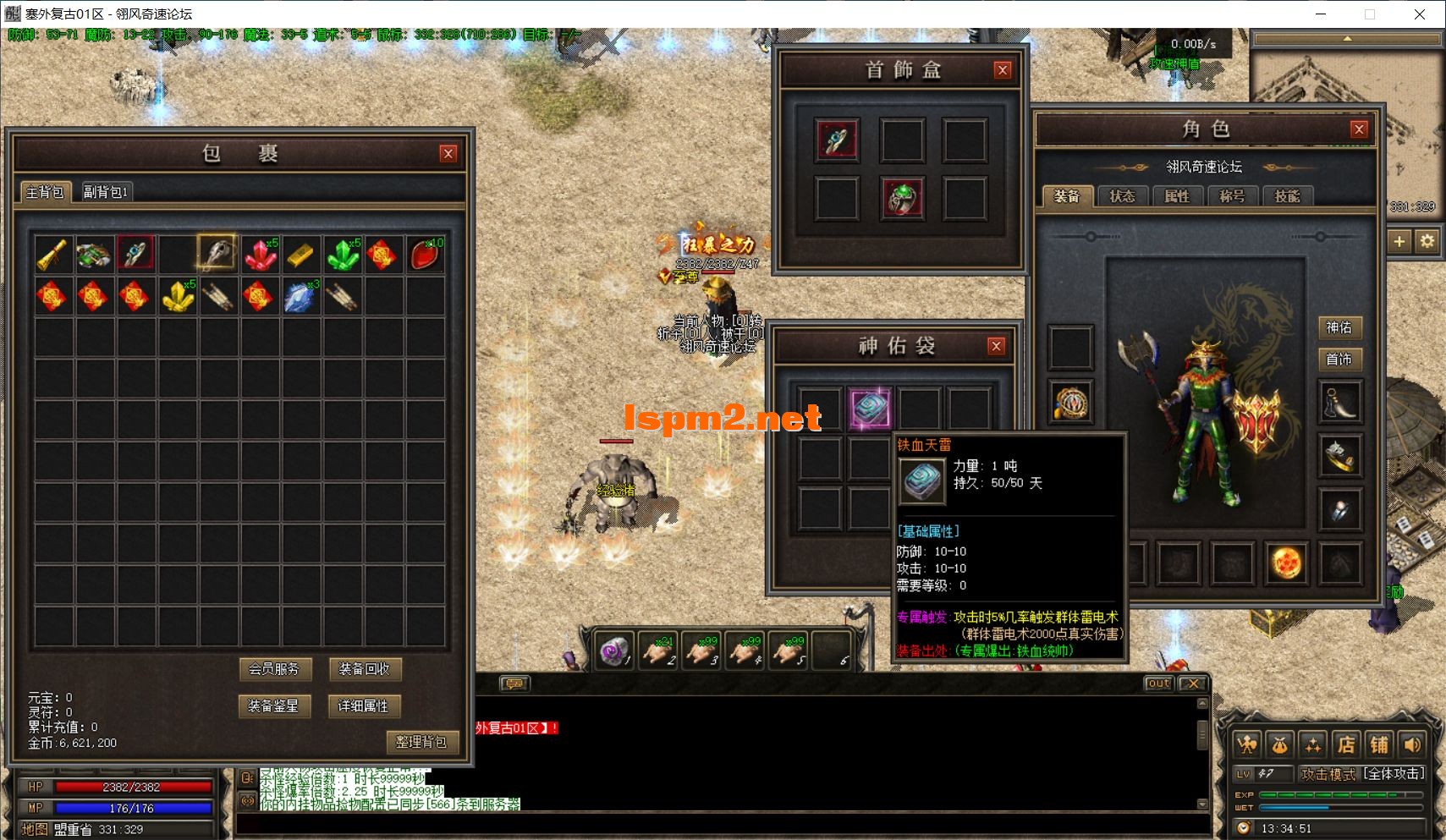Close the 神佑袋 window
The image size is (1446, 840).
997,346
